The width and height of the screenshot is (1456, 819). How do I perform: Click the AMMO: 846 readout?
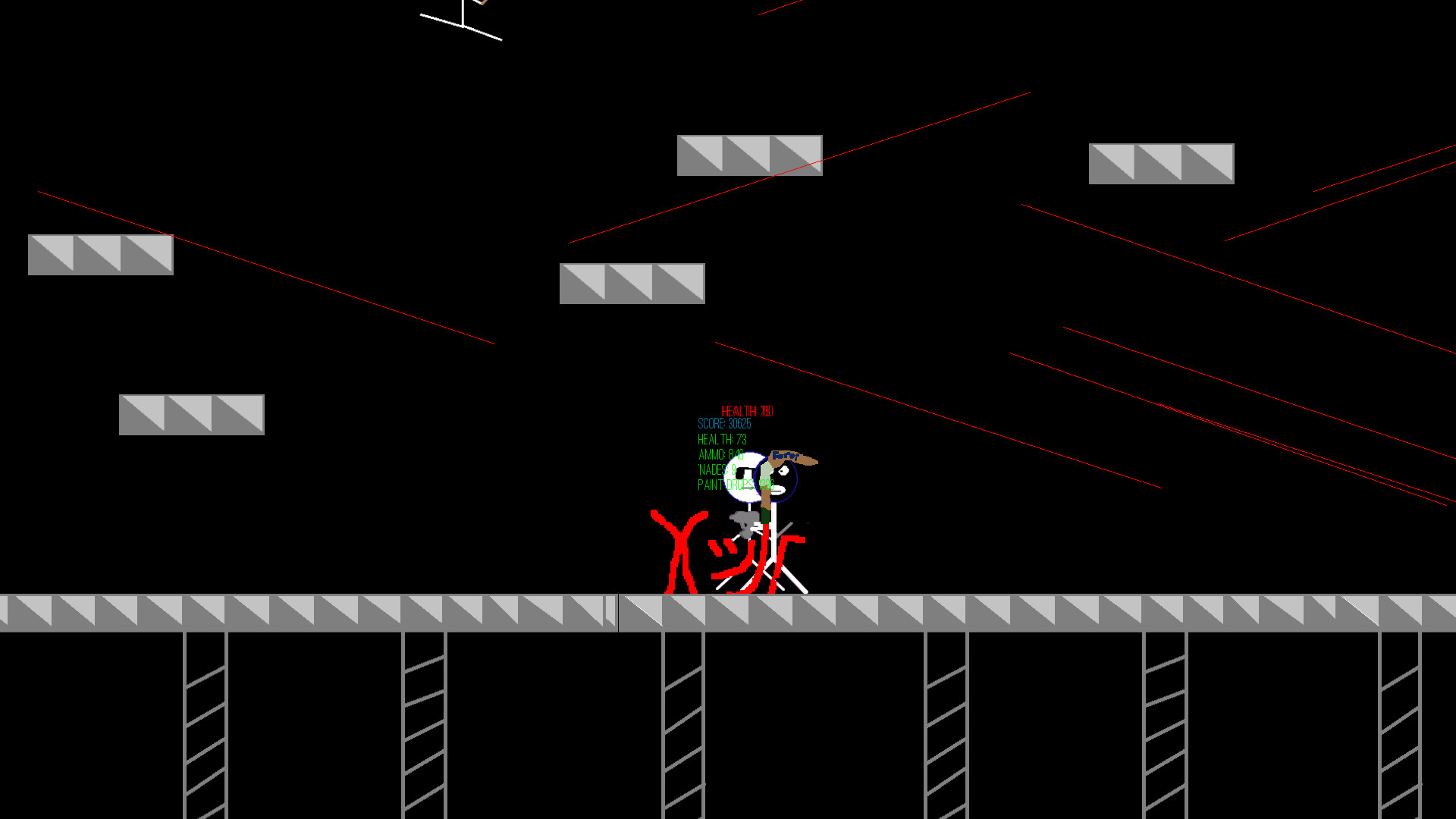[x=721, y=454]
